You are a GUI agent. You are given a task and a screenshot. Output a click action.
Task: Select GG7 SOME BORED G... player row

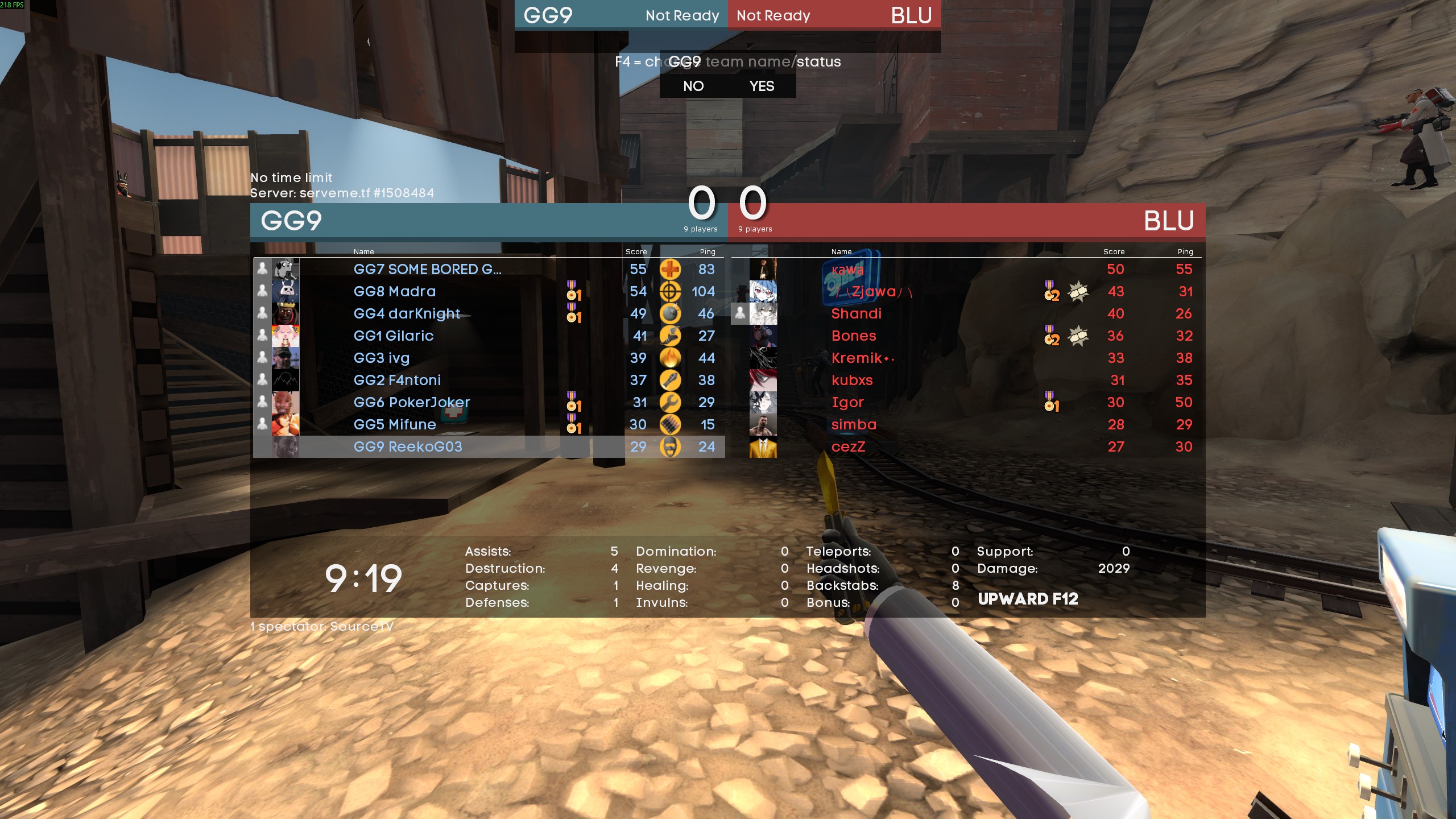[x=427, y=270]
